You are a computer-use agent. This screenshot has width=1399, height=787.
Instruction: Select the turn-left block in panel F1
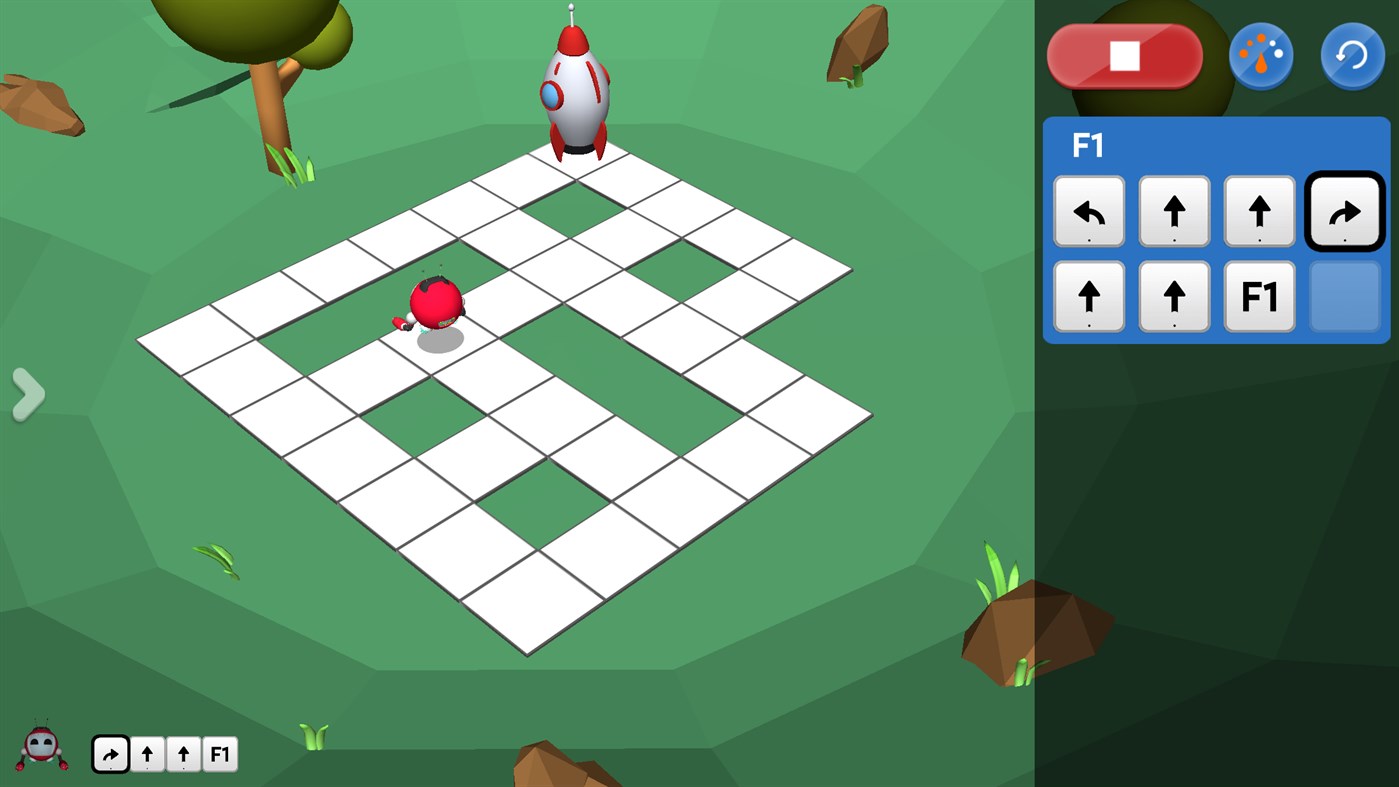click(x=1089, y=211)
